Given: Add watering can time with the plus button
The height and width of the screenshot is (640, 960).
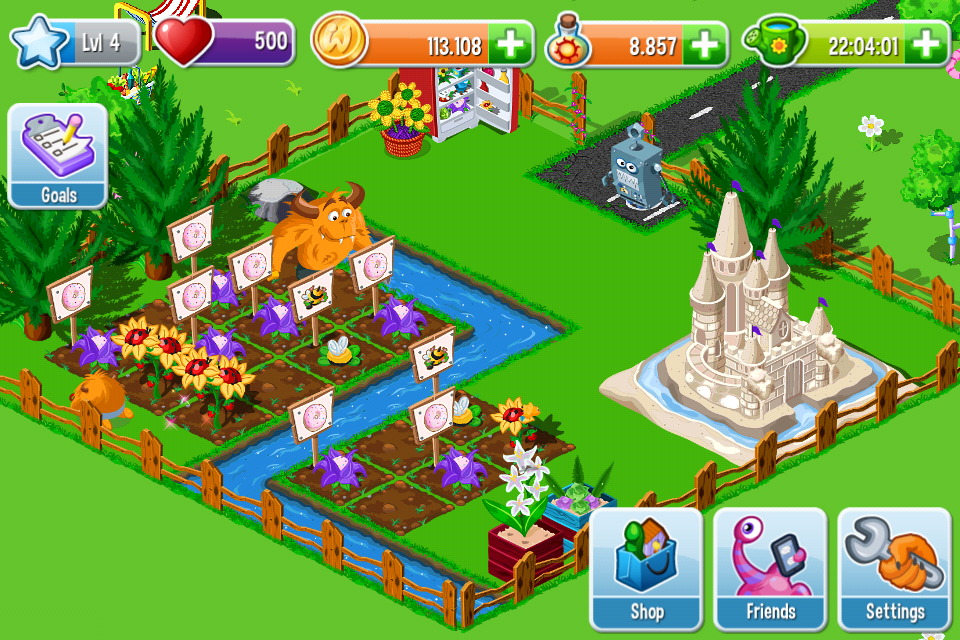Looking at the screenshot, I should [927, 44].
